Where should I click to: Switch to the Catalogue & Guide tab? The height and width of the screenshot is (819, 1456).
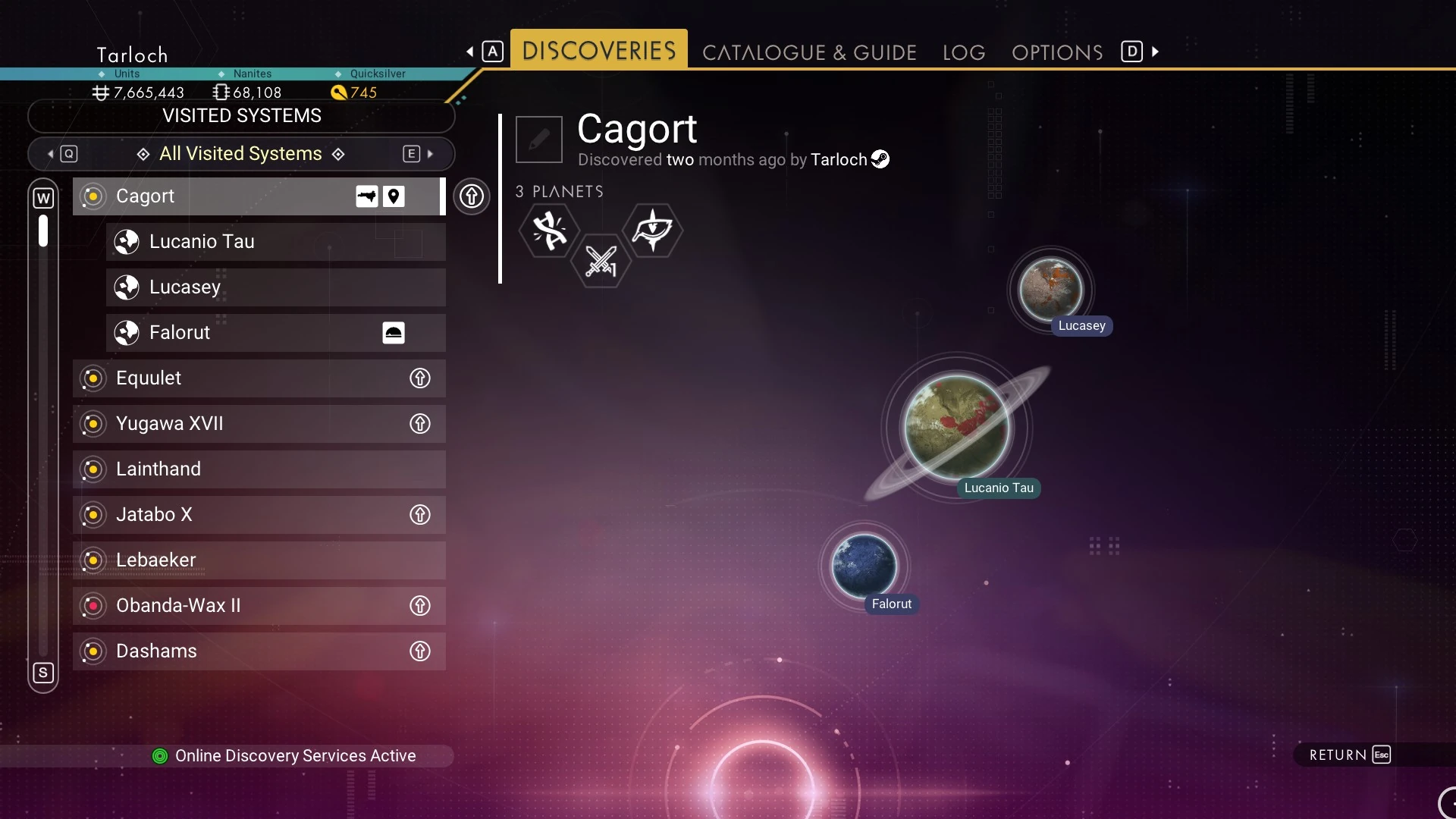pyautogui.click(x=808, y=52)
